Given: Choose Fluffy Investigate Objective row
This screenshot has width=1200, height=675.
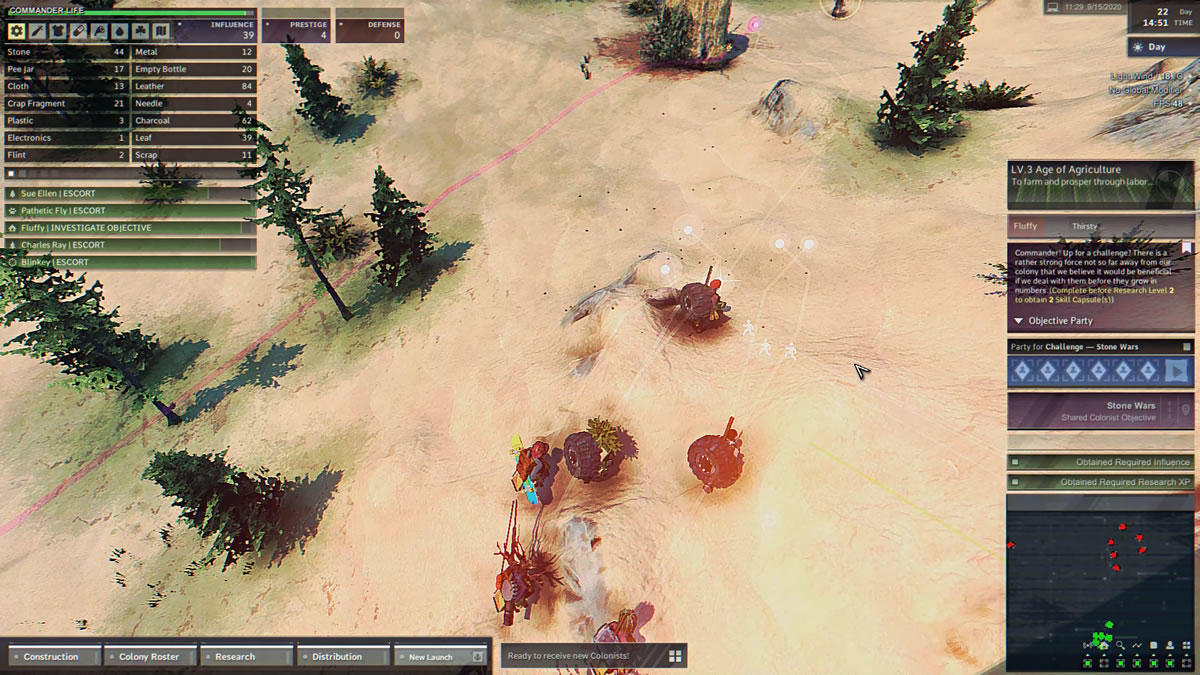Looking at the screenshot, I should [130, 227].
